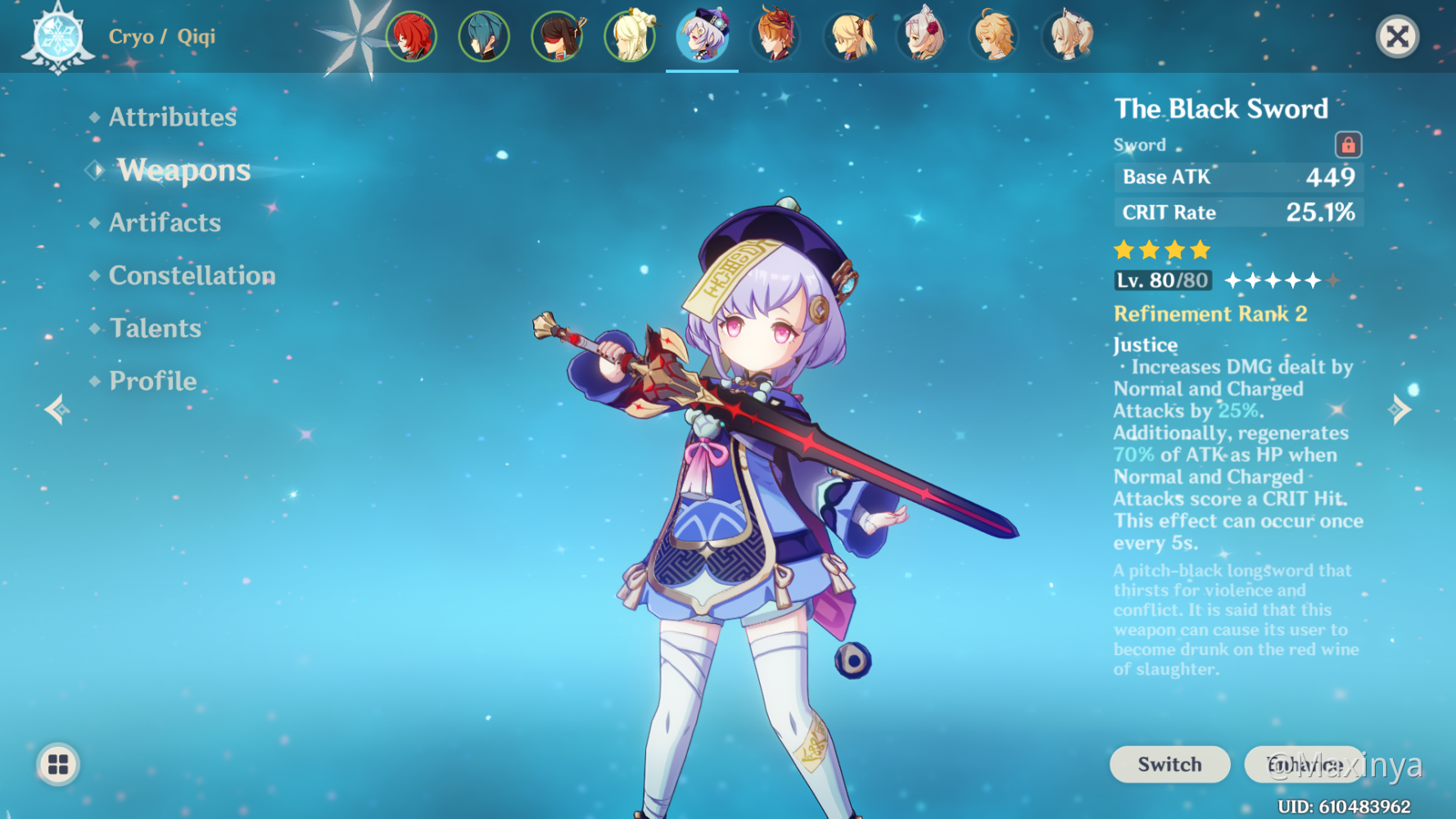This screenshot has width=1456, height=819.
Task: Choose the teal-haired character portrait
Action: [484, 37]
